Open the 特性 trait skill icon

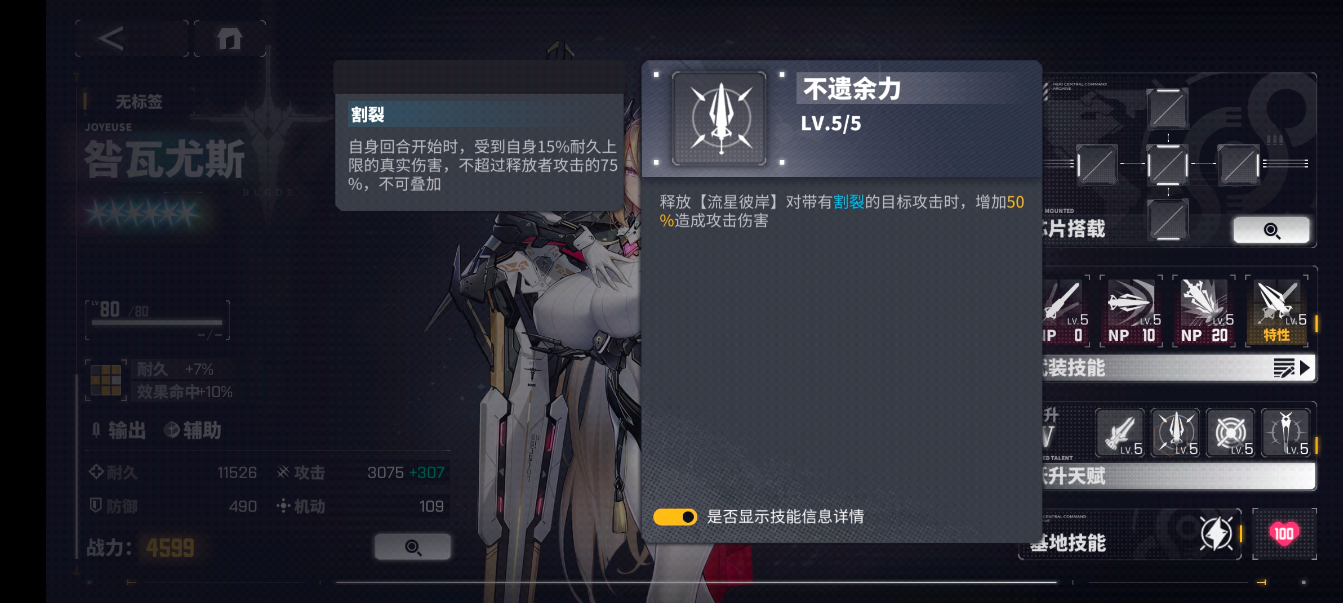pyautogui.click(x=1277, y=311)
